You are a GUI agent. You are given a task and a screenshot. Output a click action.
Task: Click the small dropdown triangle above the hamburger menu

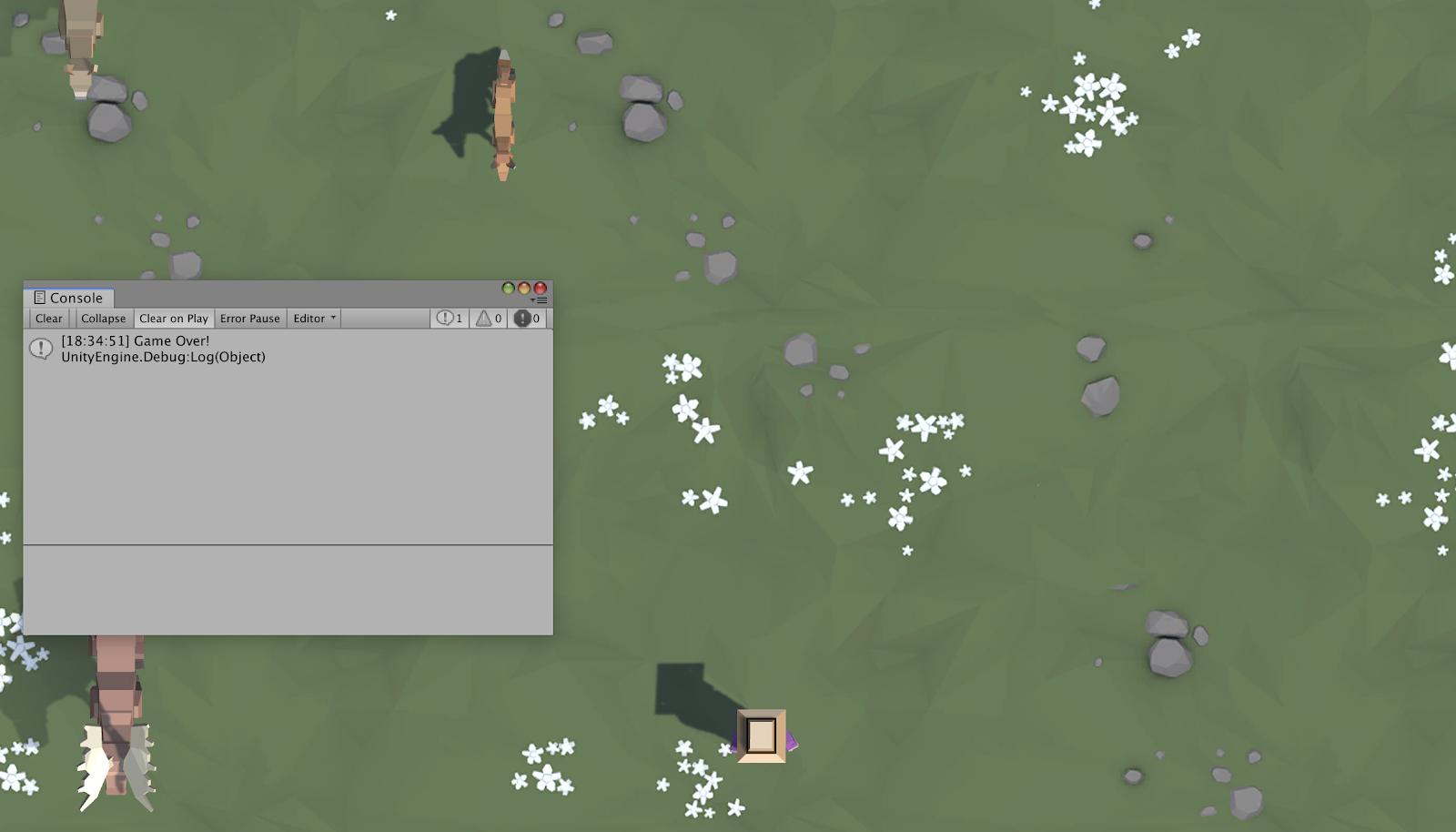(534, 299)
